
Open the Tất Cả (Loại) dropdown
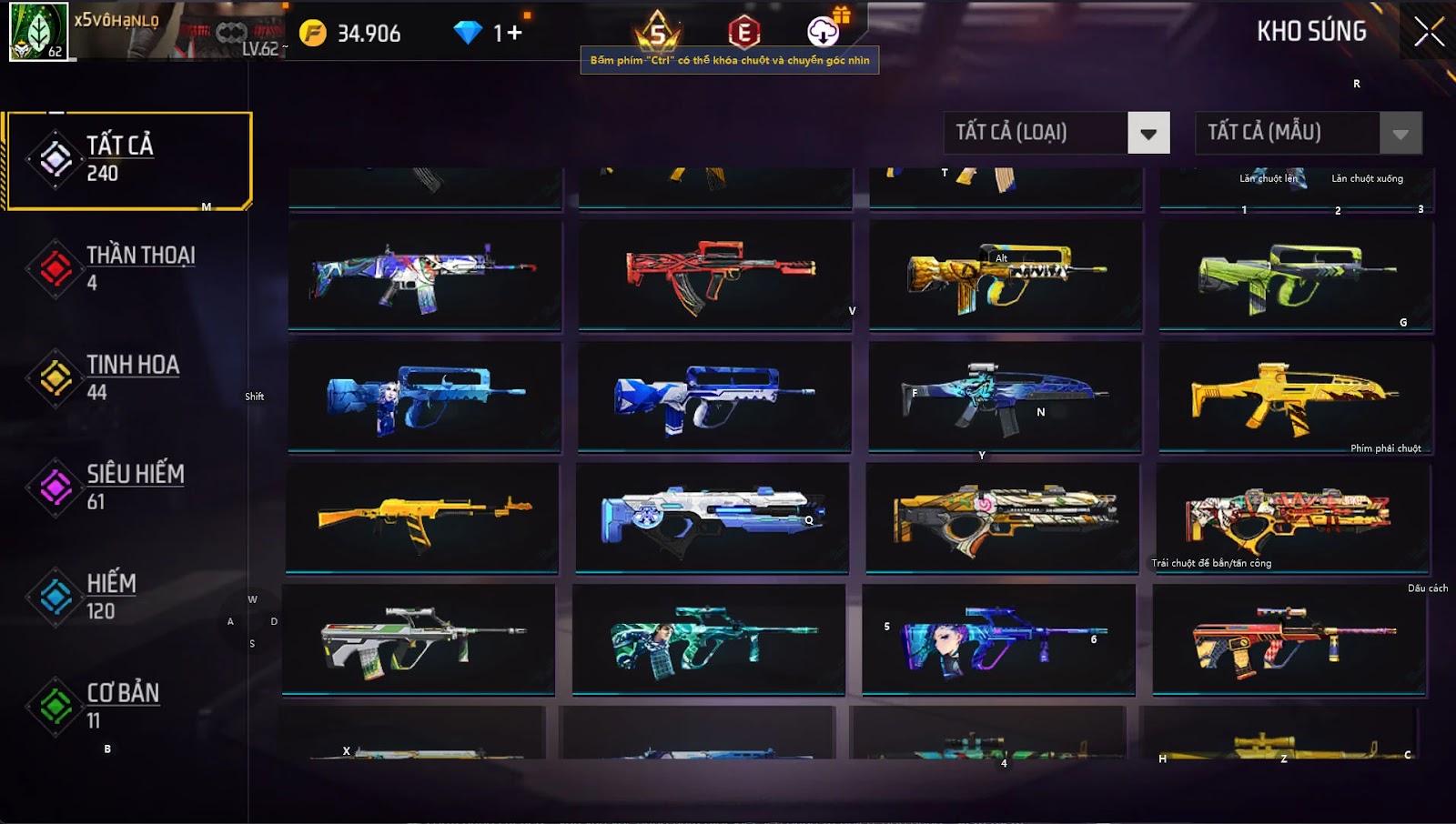click(x=1148, y=134)
